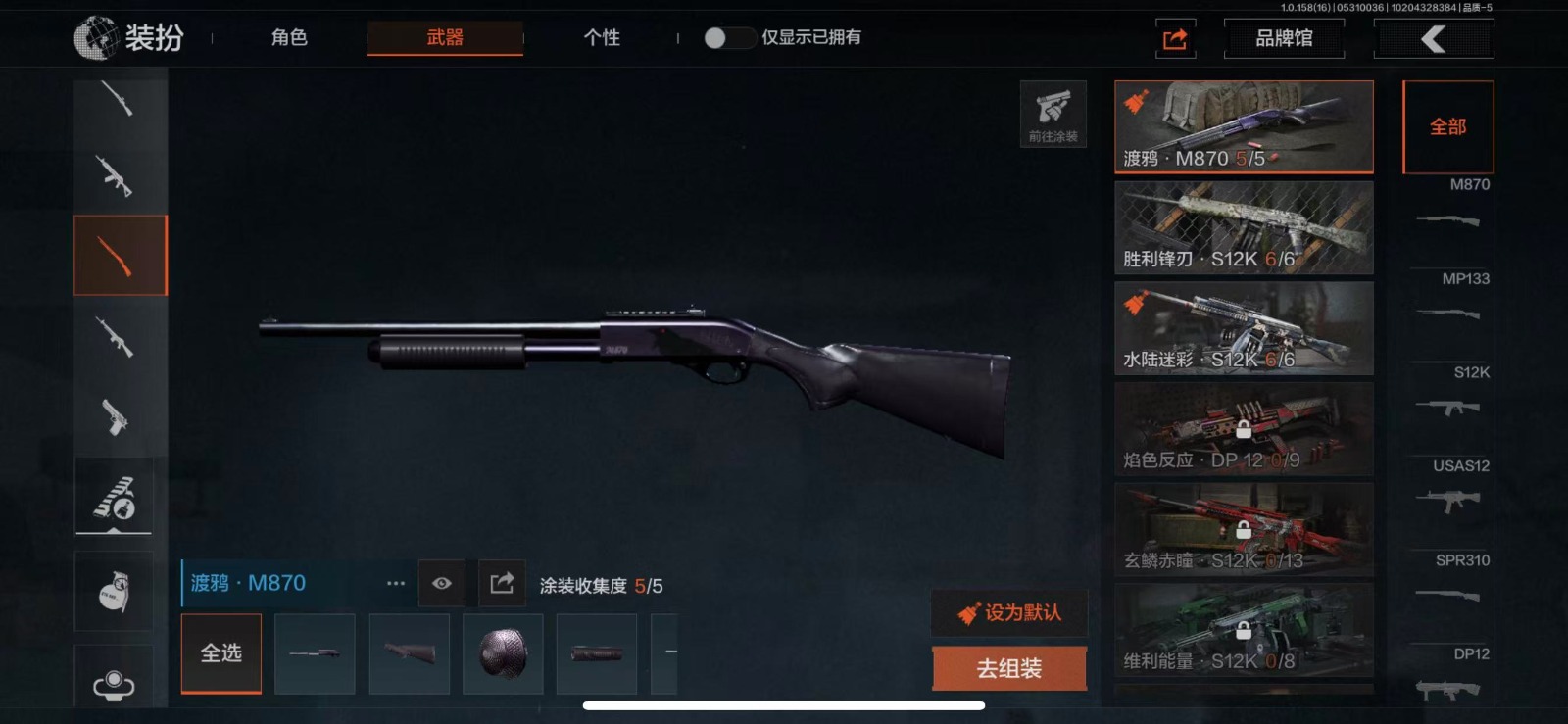This screenshot has width=1568, height=724.
Task: Go back with the arrow button
Action: tap(1434, 39)
